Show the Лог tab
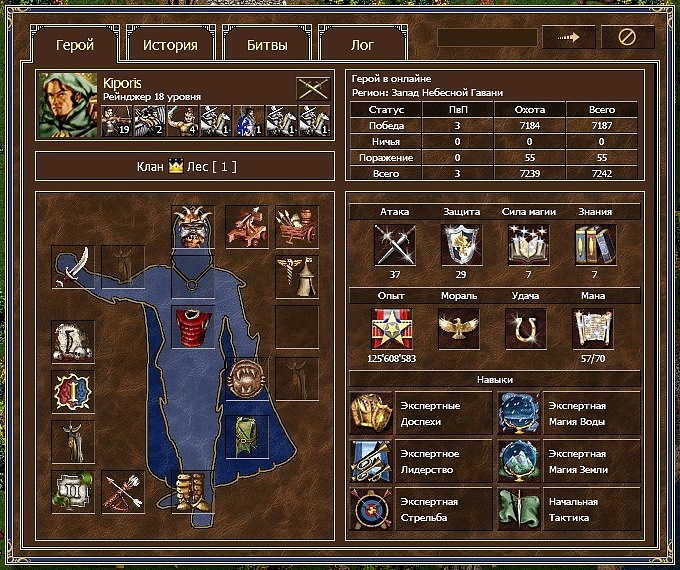 [362, 45]
